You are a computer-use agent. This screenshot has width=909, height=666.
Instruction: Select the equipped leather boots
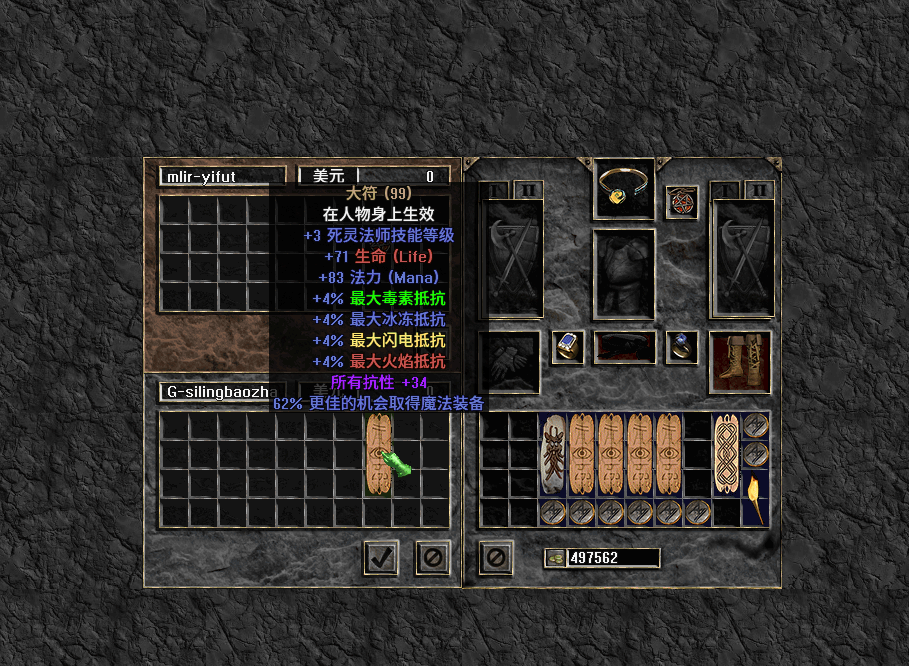click(x=740, y=361)
